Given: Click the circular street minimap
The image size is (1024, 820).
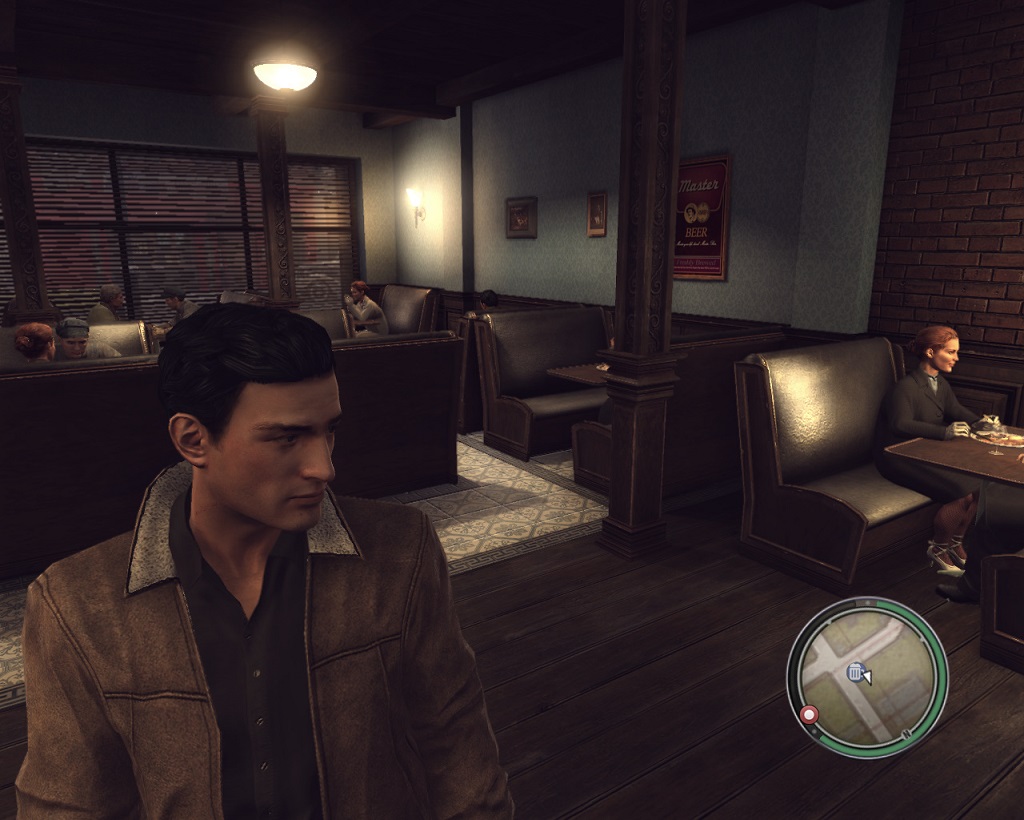Looking at the screenshot, I should click(x=867, y=676).
